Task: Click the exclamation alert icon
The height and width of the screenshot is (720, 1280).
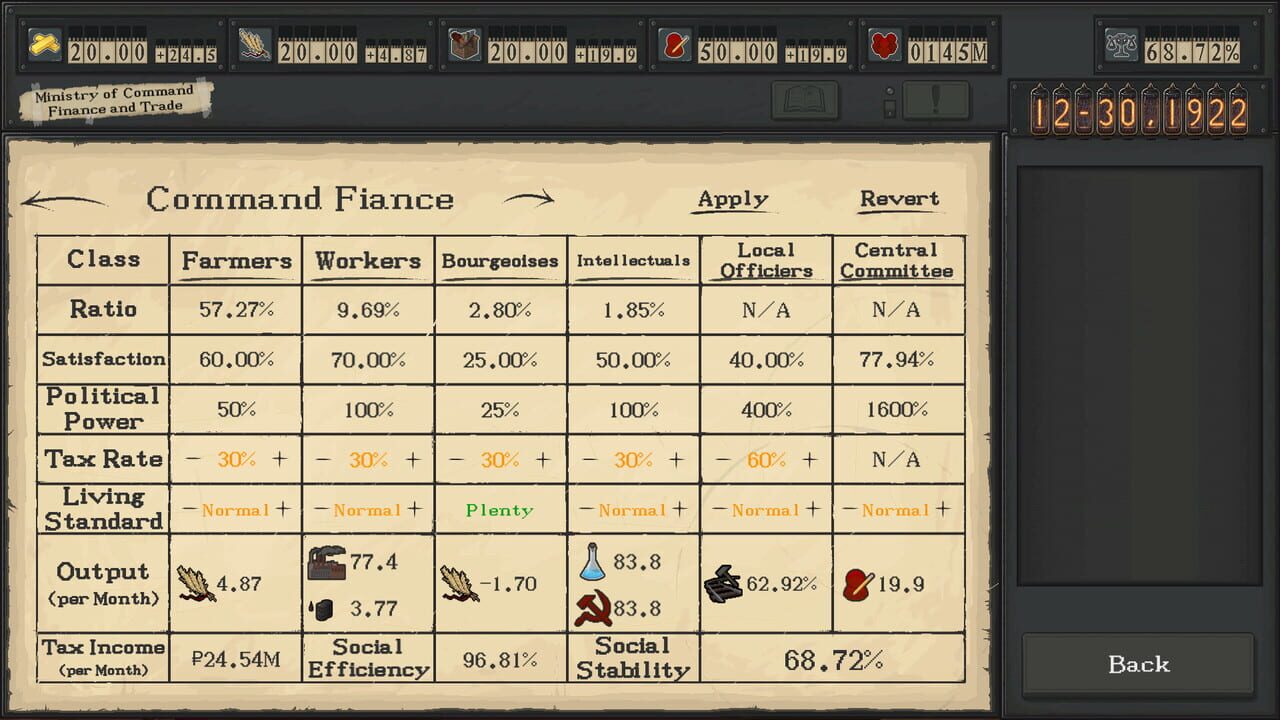Action: [x=936, y=100]
